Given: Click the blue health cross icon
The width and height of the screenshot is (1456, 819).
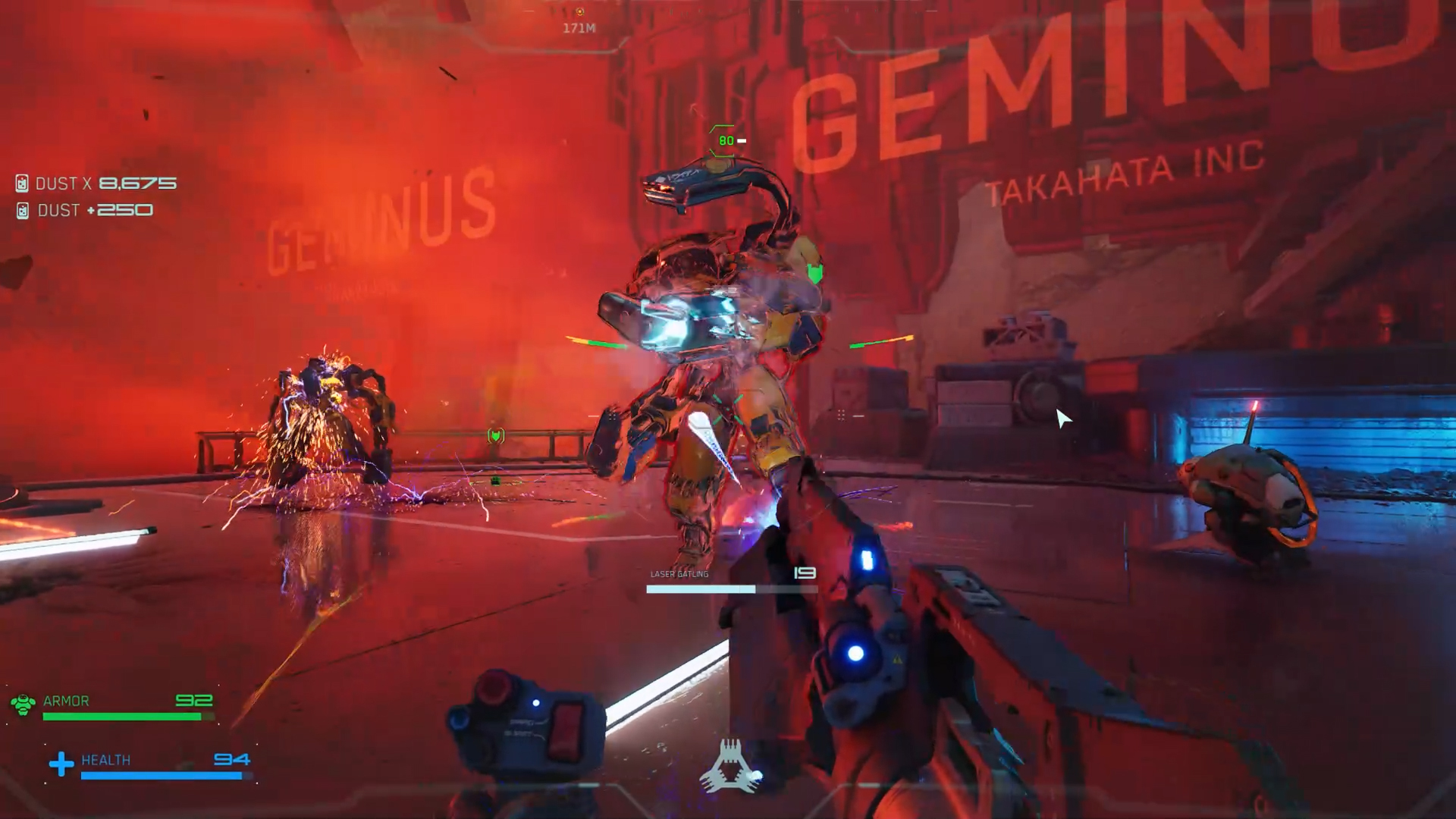Looking at the screenshot, I should pyautogui.click(x=61, y=763).
